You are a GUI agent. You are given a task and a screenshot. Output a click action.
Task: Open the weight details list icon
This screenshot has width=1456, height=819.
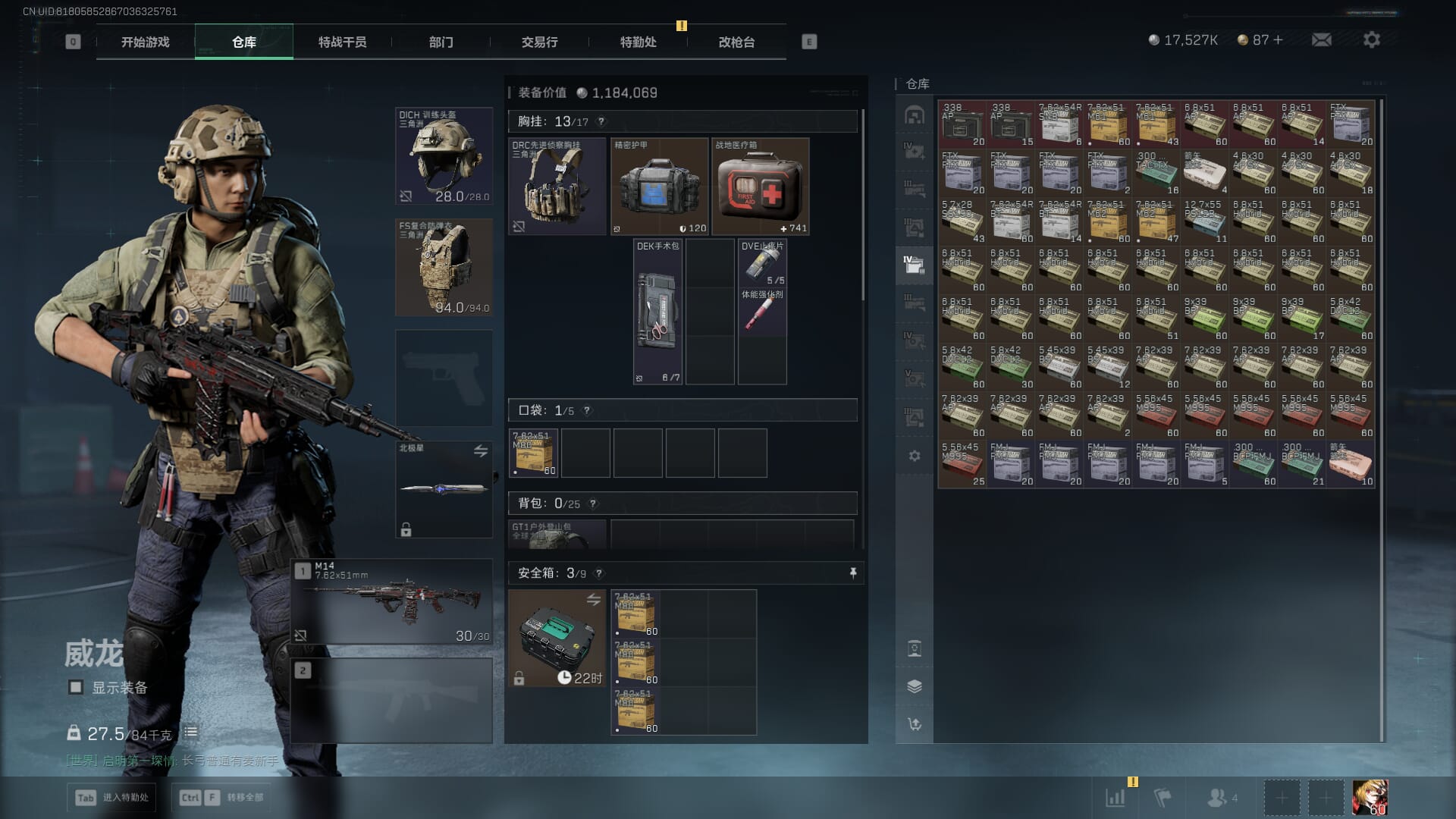tap(191, 733)
